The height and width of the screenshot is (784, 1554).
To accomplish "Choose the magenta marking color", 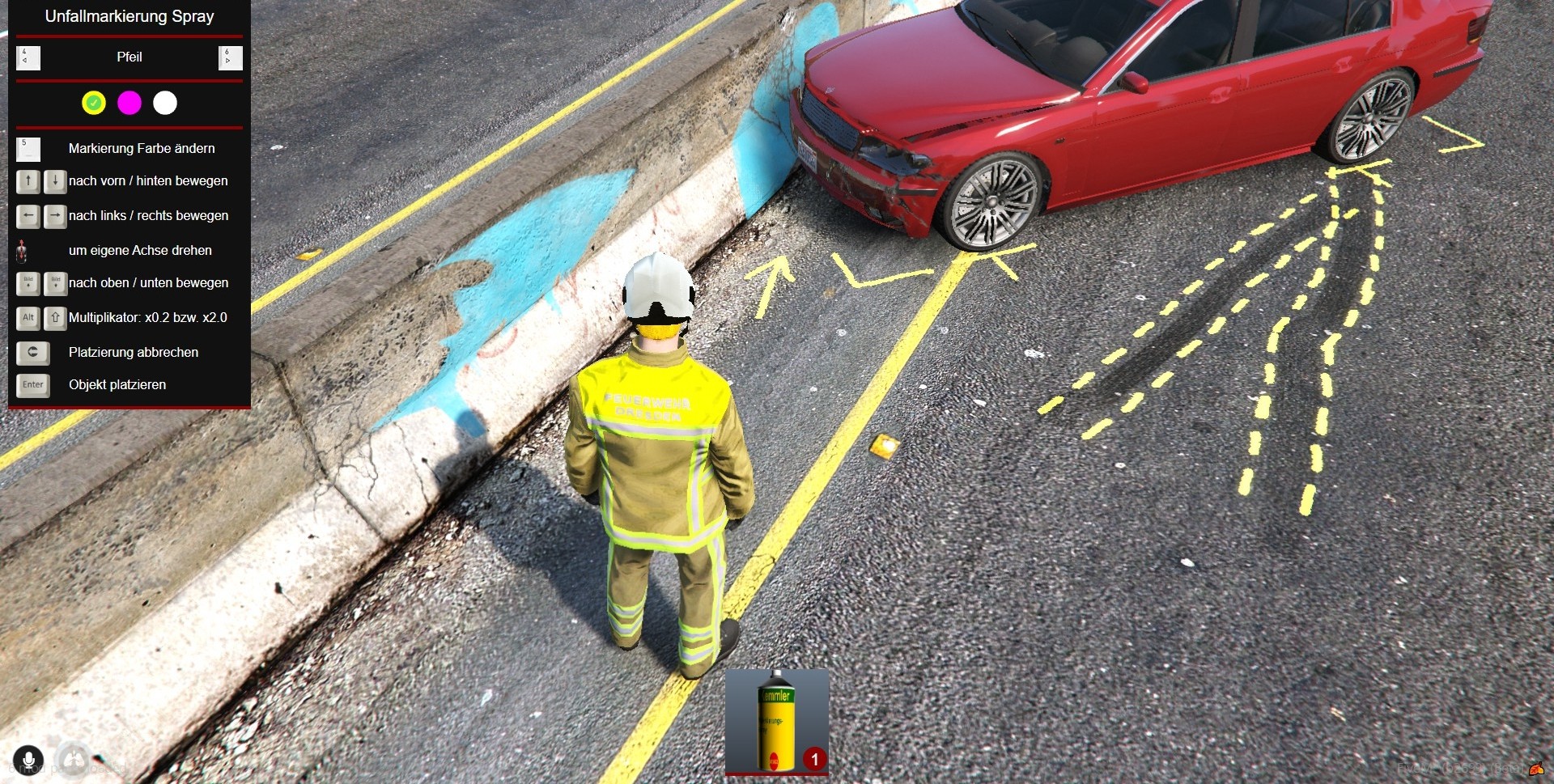I will (129, 103).
